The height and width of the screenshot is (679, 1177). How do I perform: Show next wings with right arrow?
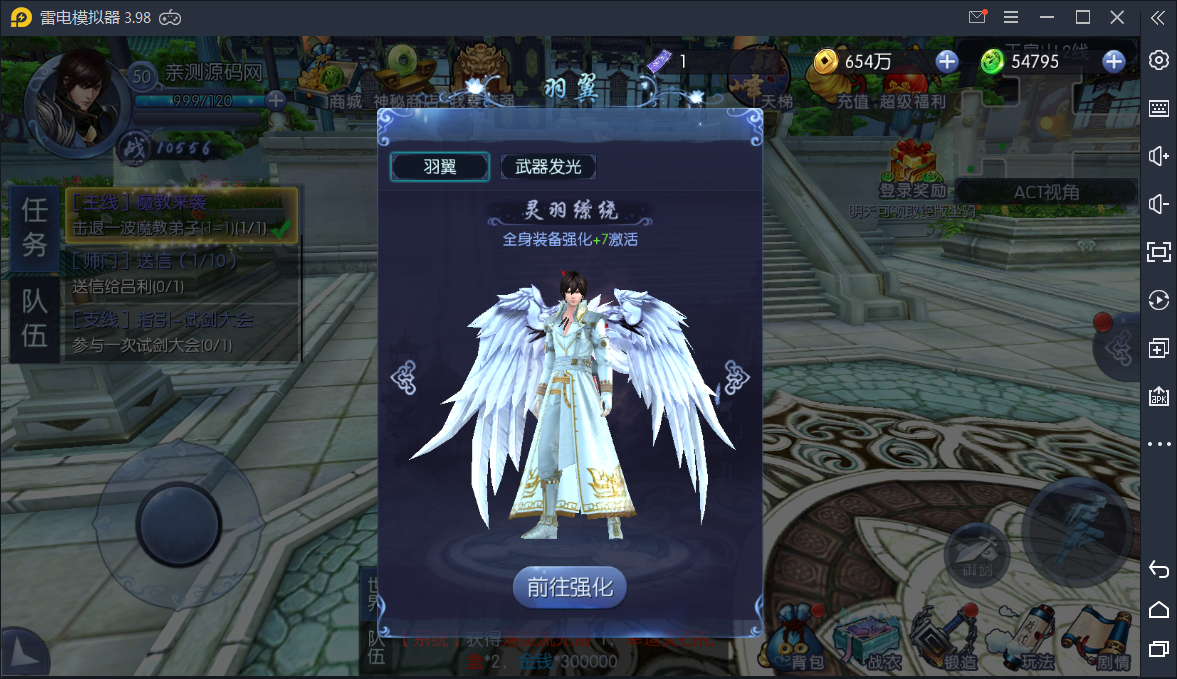[x=736, y=377]
